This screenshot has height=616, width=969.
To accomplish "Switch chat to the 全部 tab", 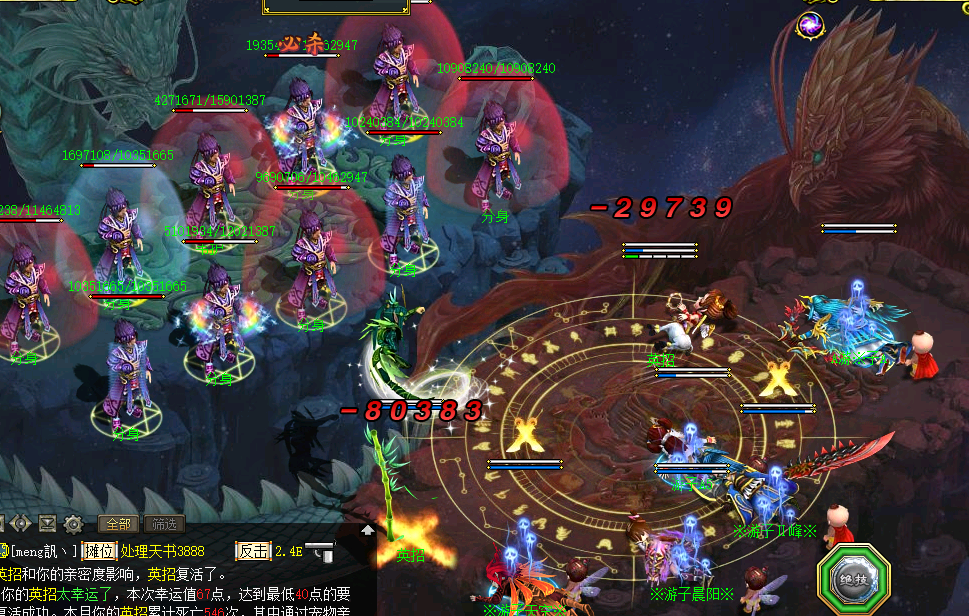I will click(x=118, y=523).
